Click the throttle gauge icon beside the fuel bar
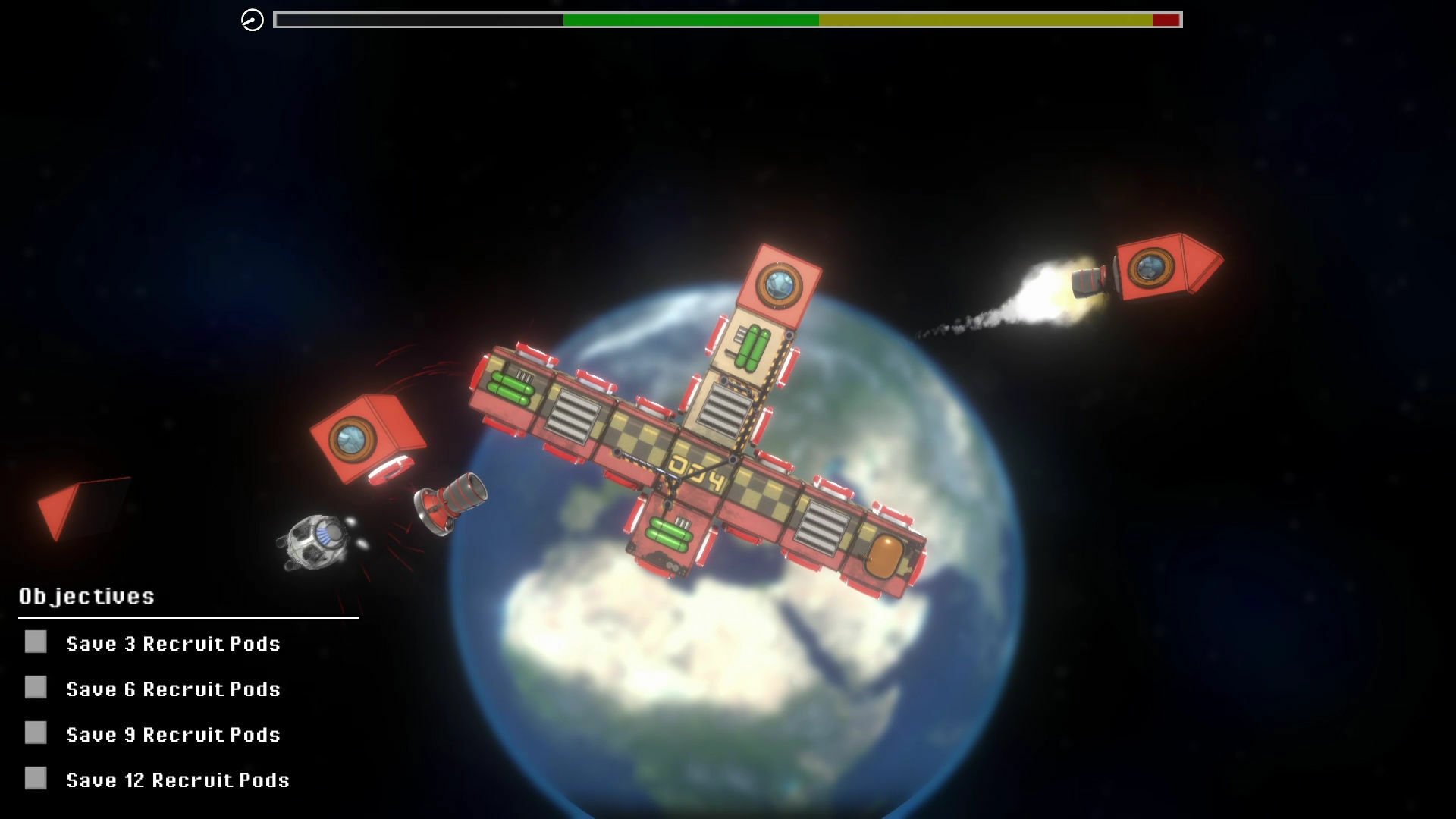1456x819 pixels. click(252, 20)
